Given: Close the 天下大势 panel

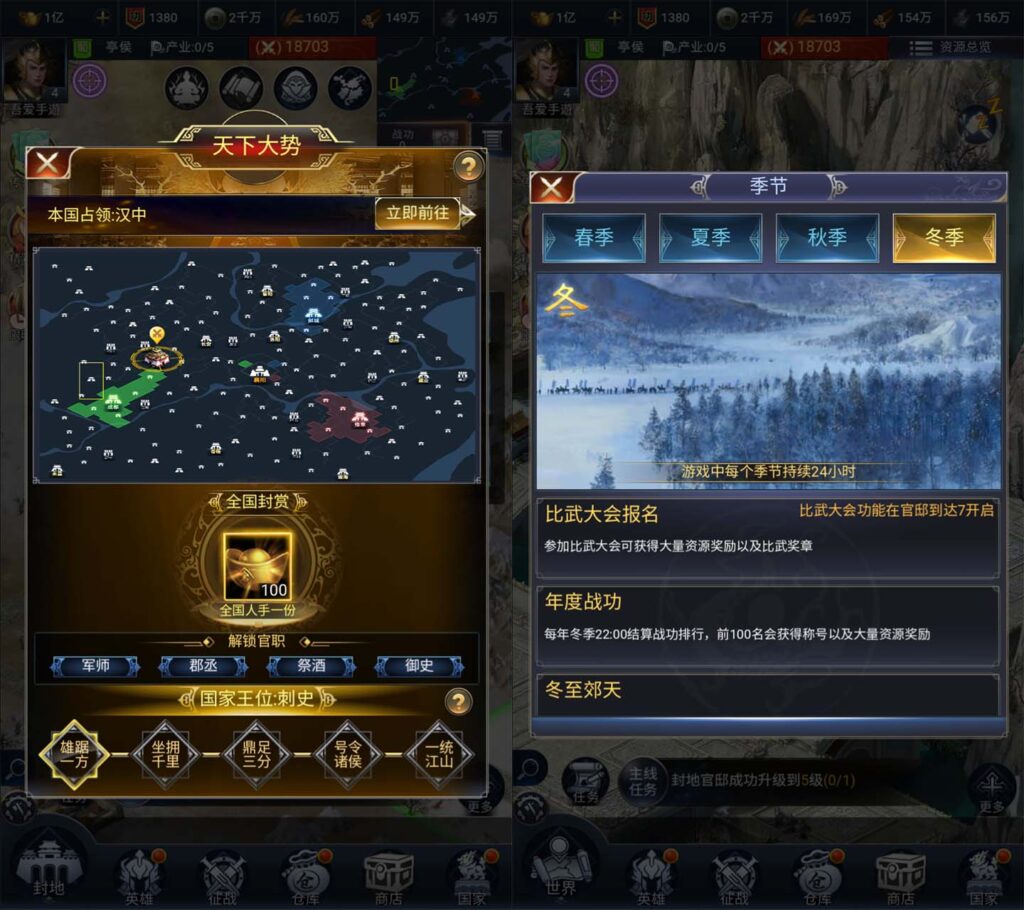Looking at the screenshot, I should coord(47,165).
